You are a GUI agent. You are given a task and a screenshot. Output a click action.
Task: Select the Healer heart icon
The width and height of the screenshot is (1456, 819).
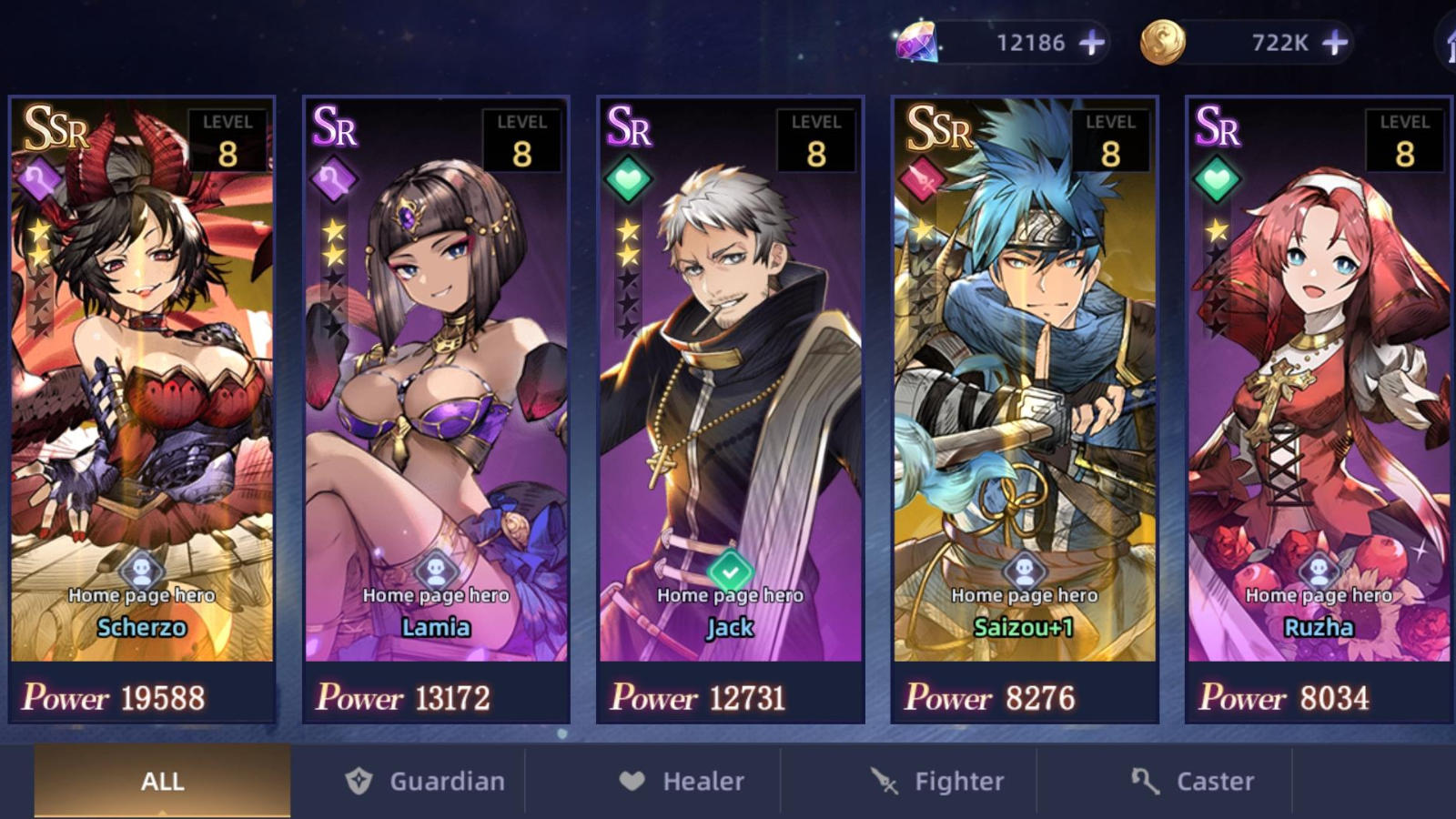click(x=633, y=781)
